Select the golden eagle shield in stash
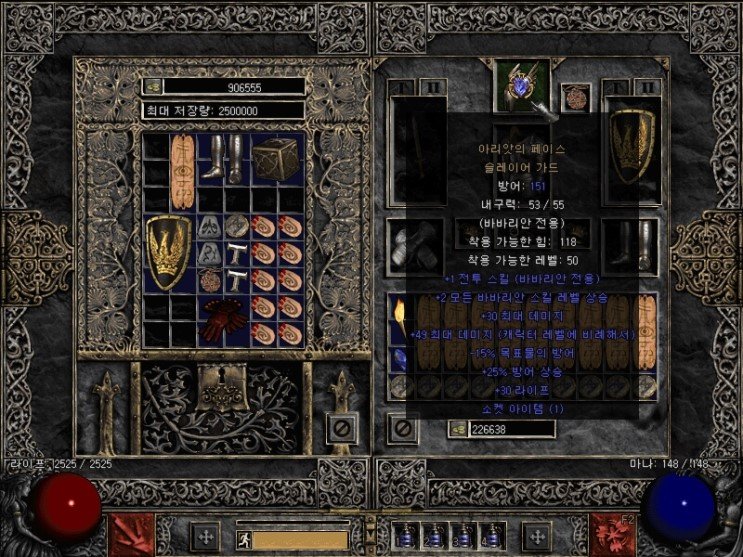This screenshot has width=743, height=557. (x=168, y=251)
